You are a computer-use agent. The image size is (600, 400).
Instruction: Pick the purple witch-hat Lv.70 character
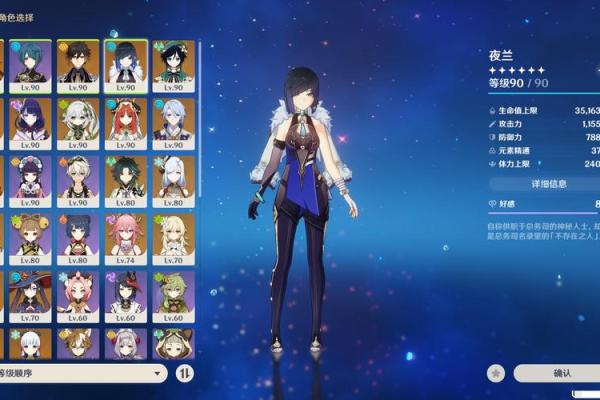tap(31, 295)
